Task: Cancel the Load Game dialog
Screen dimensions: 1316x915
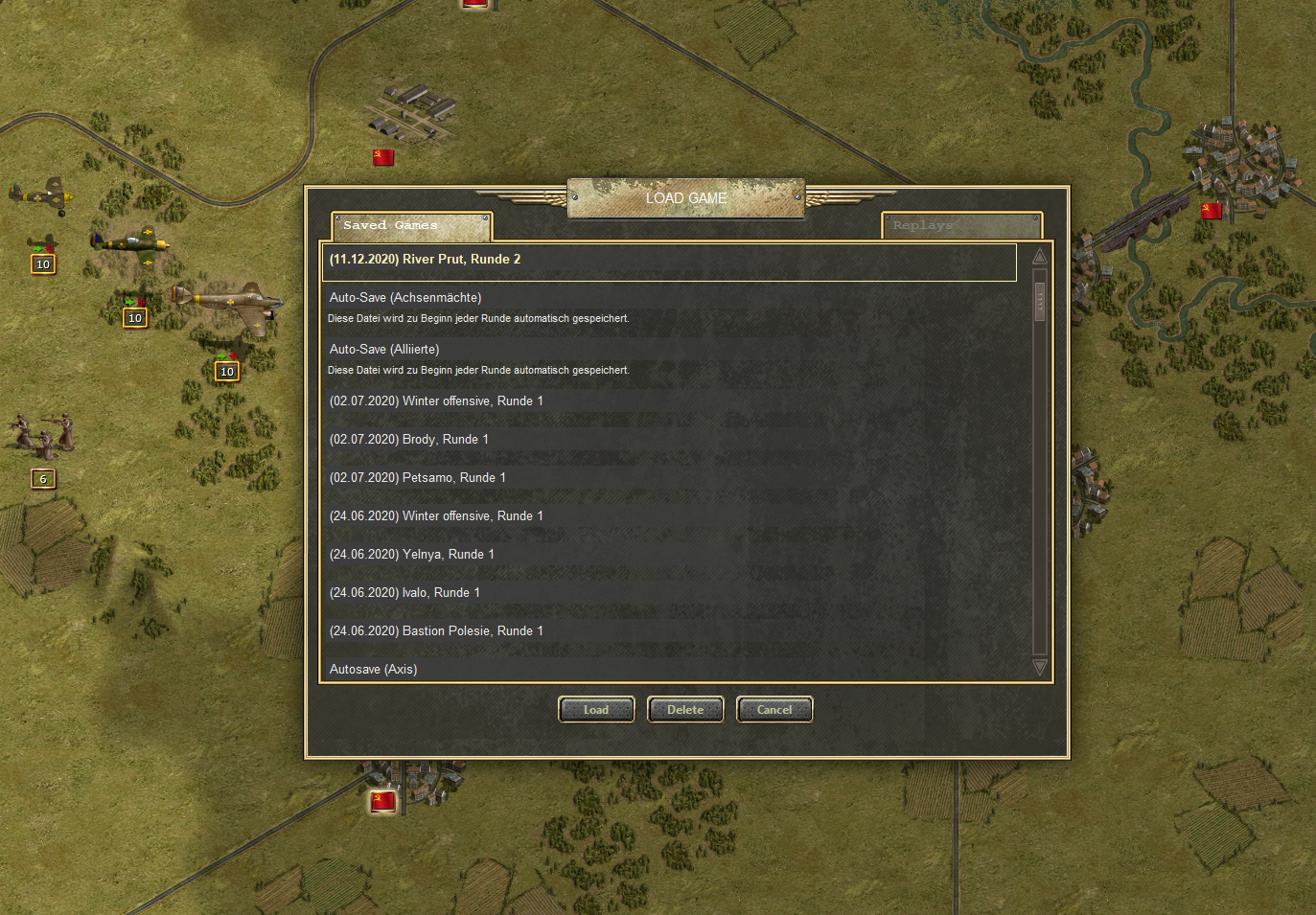Action: tap(774, 710)
